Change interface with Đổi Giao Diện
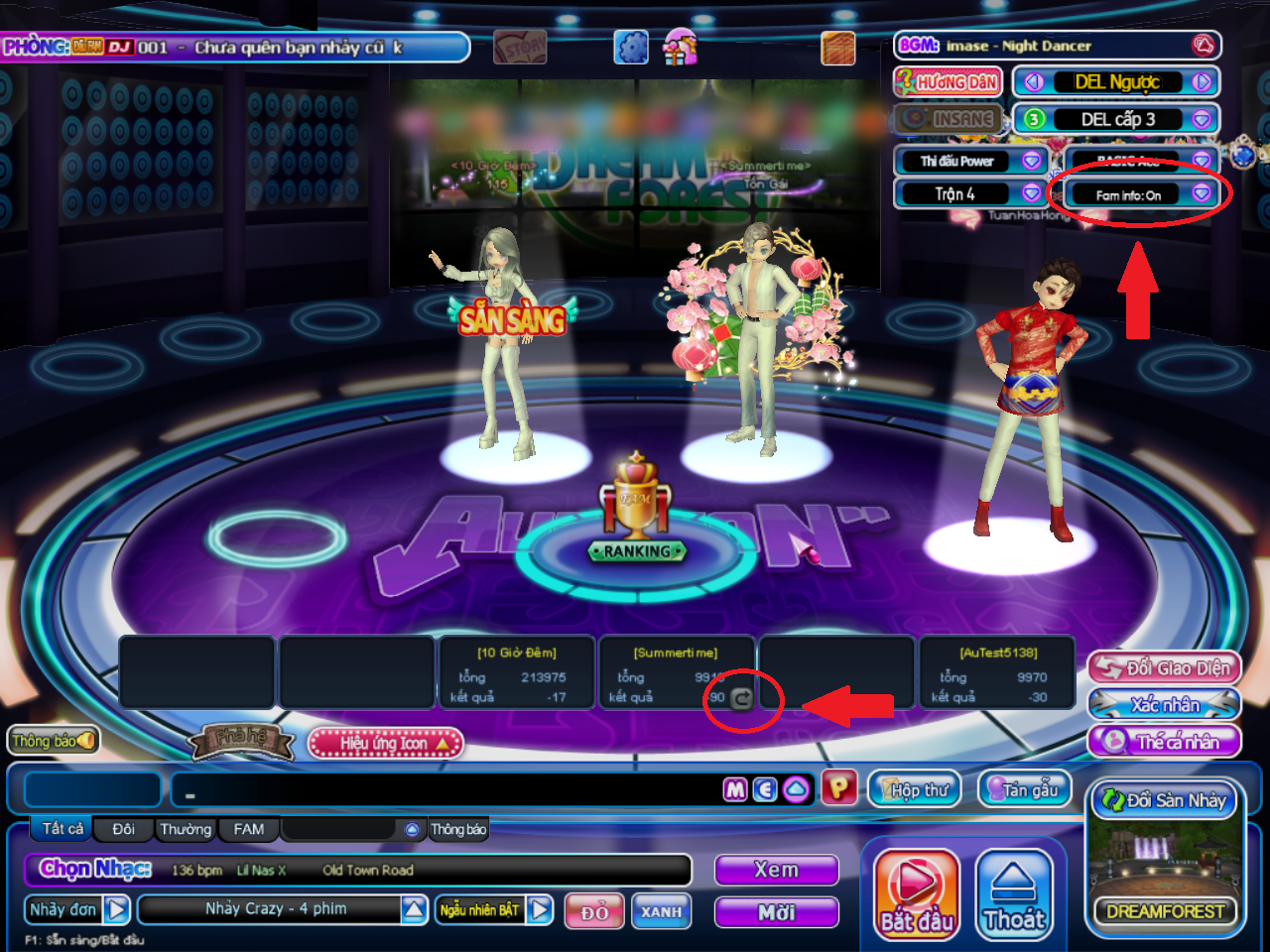The width and height of the screenshot is (1270, 952). pos(1165,668)
